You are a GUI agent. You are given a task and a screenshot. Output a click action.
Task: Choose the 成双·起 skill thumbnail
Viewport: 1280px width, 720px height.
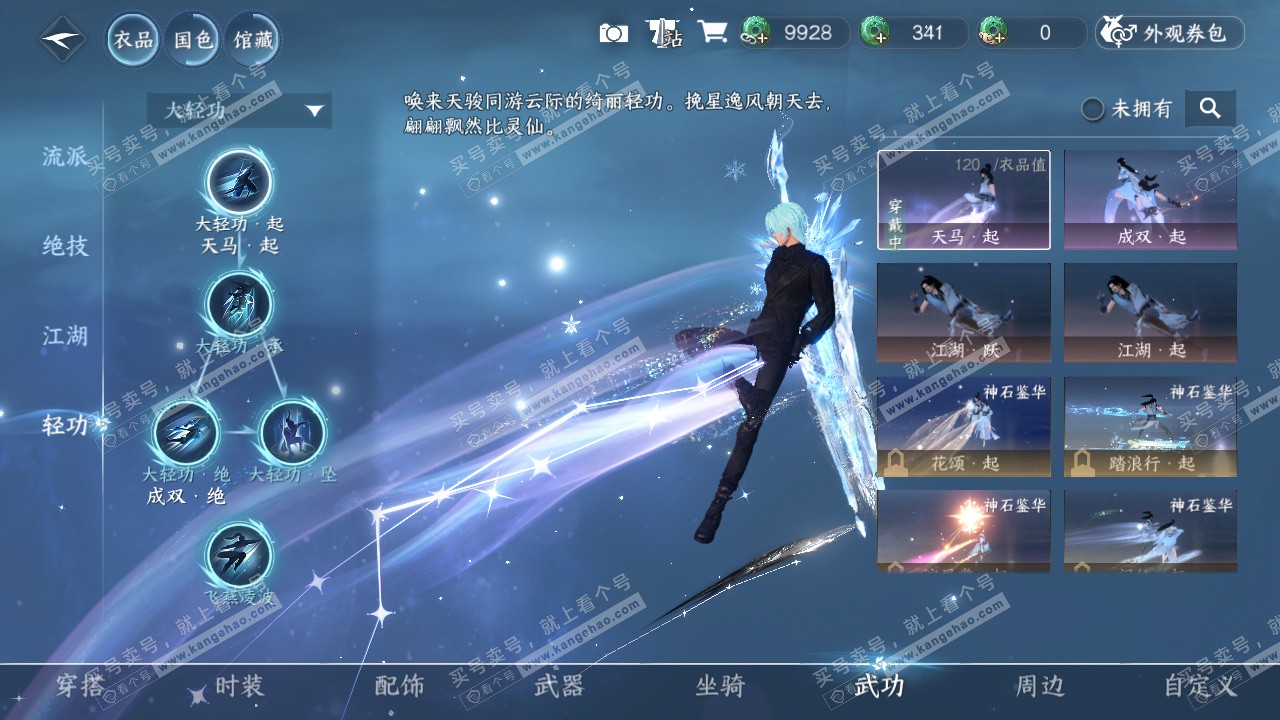1150,199
